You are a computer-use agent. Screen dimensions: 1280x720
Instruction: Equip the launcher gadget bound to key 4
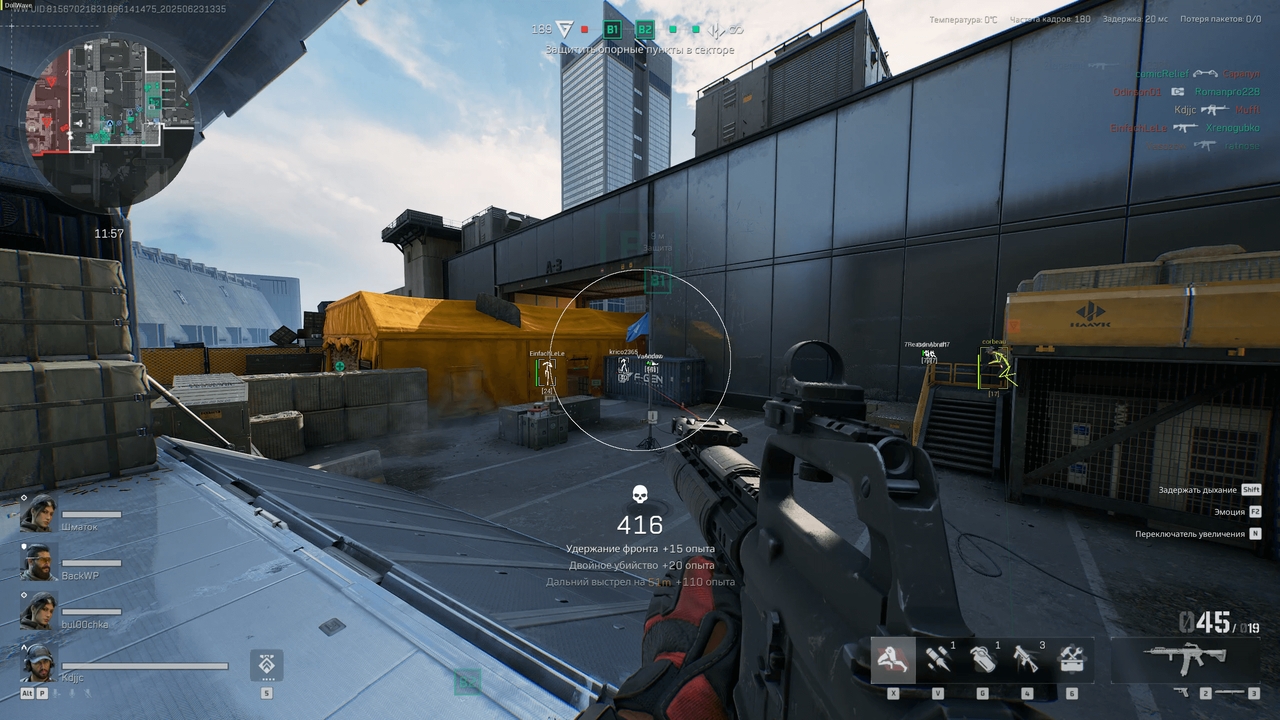(1025, 660)
